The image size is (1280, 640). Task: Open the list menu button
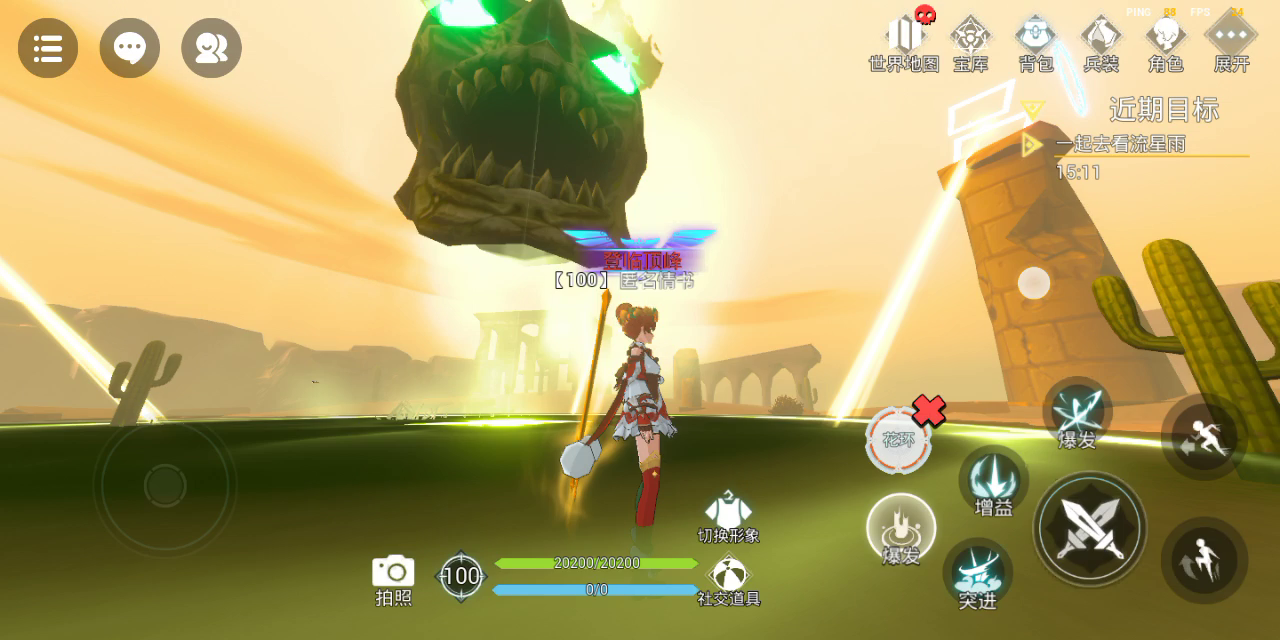click(48, 48)
